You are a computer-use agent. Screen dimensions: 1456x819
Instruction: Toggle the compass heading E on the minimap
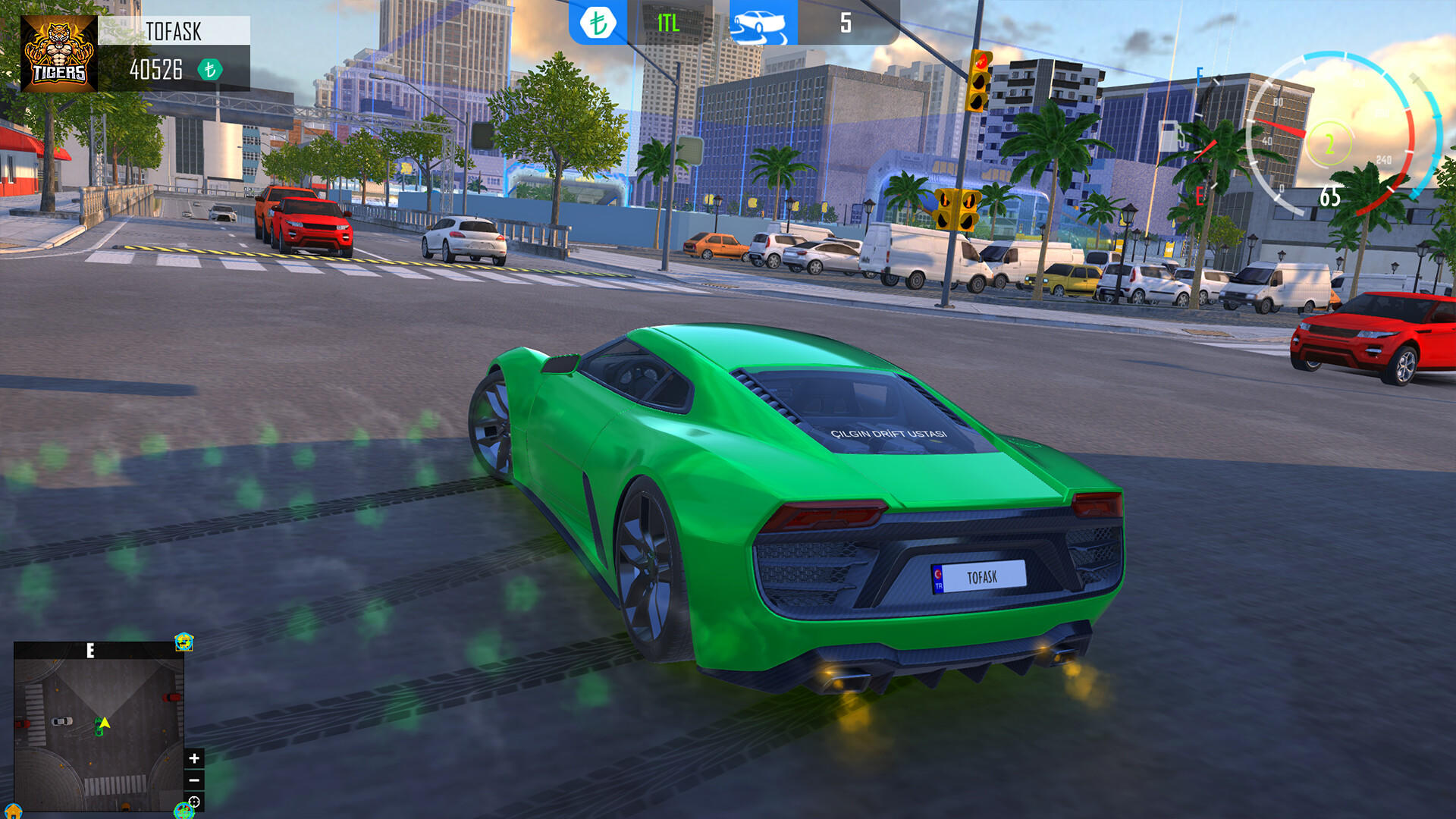click(x=90, y=650)
